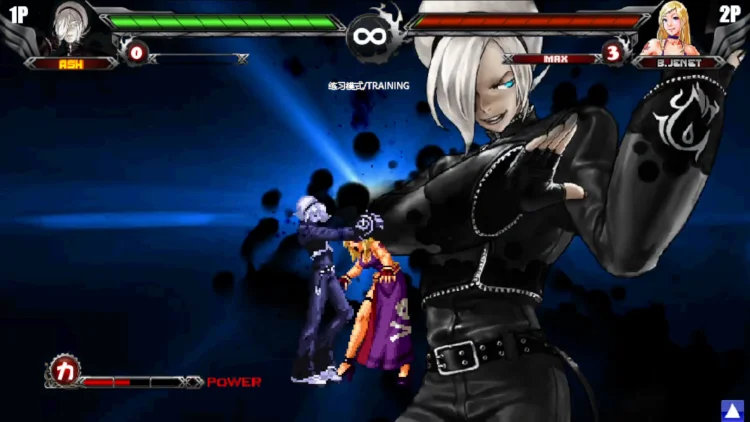This screenshot has width=750, height=422.
Task: Select the Ash player portrait
Action: pos(70,28)
